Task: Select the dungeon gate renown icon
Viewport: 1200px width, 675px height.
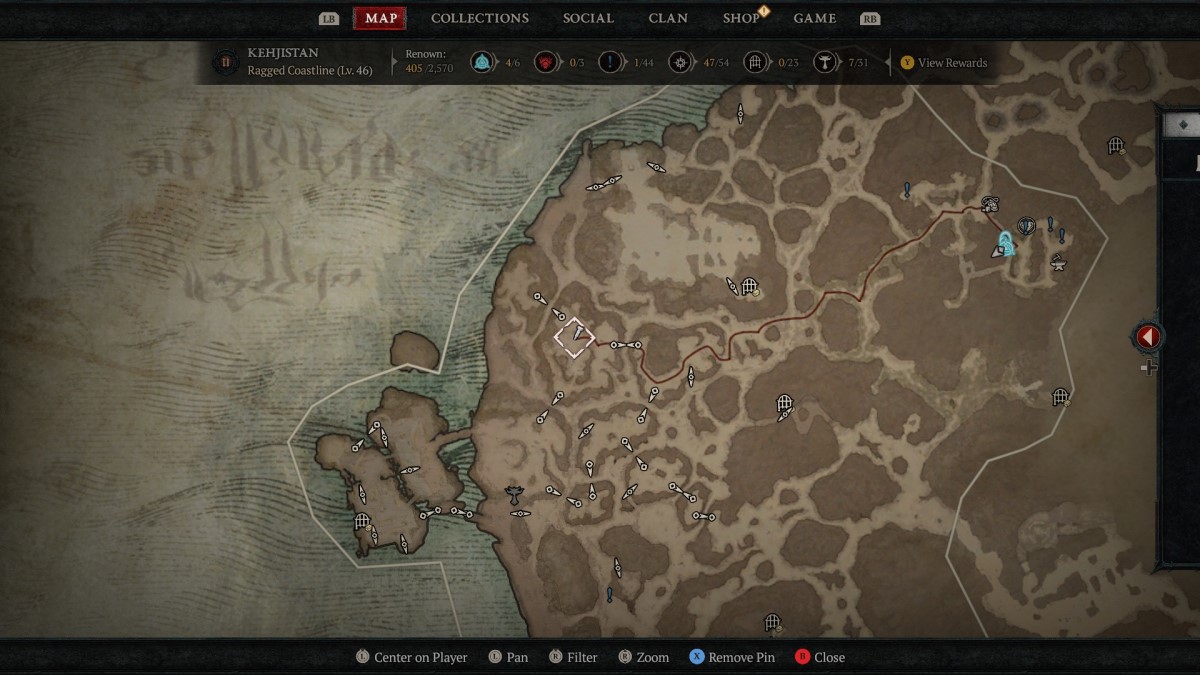Action: coord(756,63)
